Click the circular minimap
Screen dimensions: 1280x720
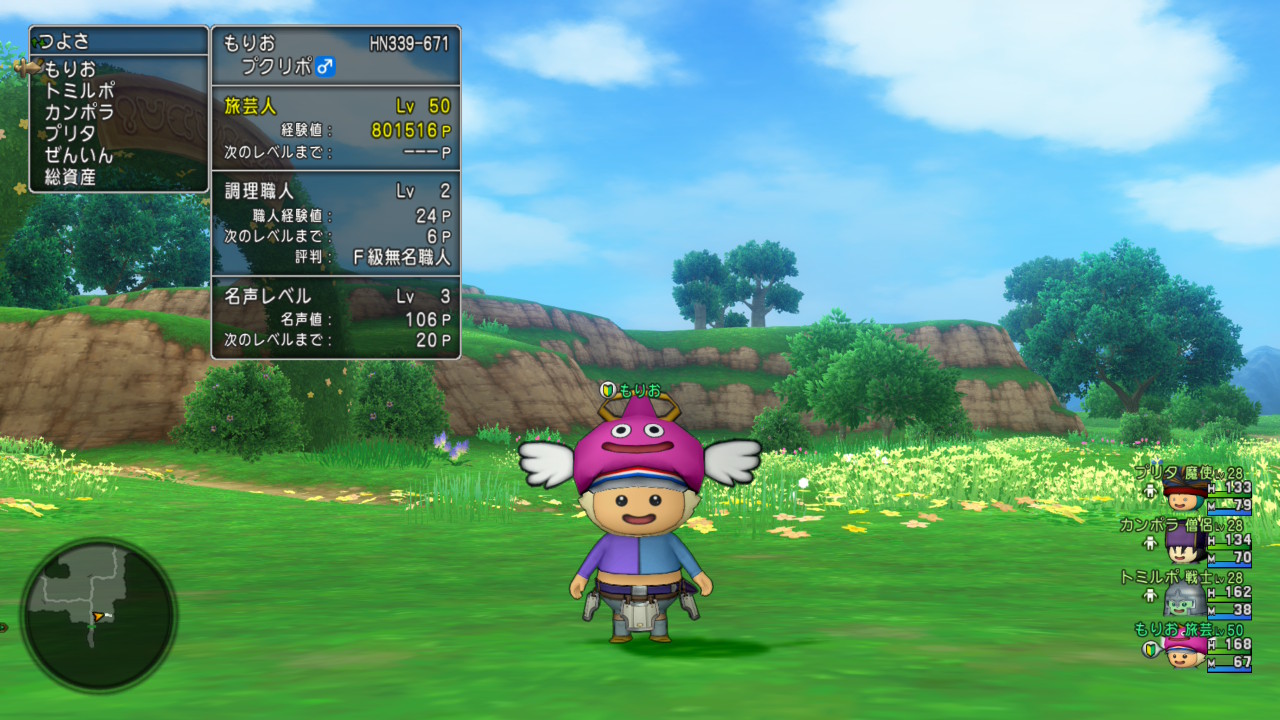tap(99, 614)
